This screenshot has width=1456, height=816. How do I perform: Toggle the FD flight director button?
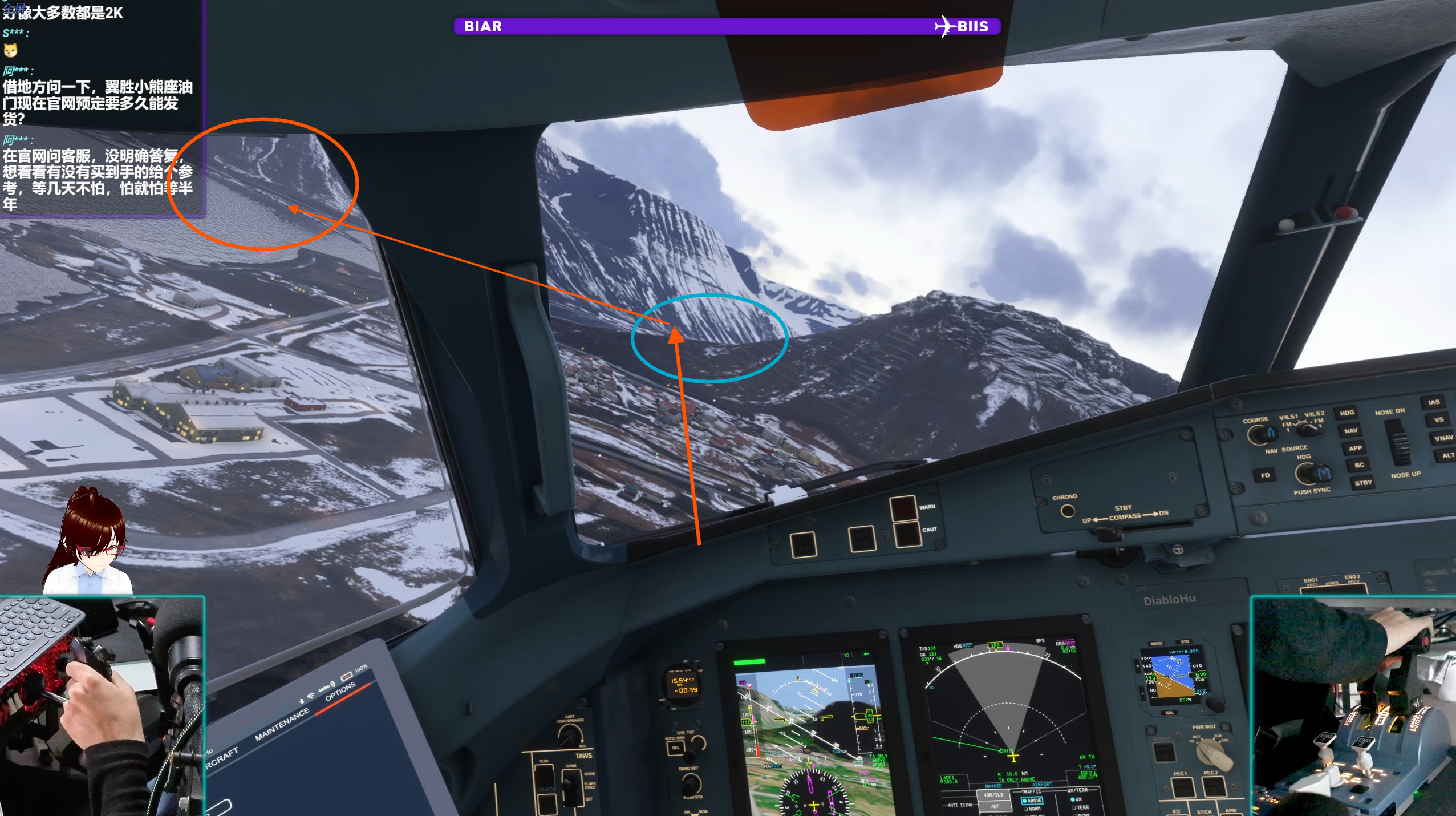(x=1264, y=475)
